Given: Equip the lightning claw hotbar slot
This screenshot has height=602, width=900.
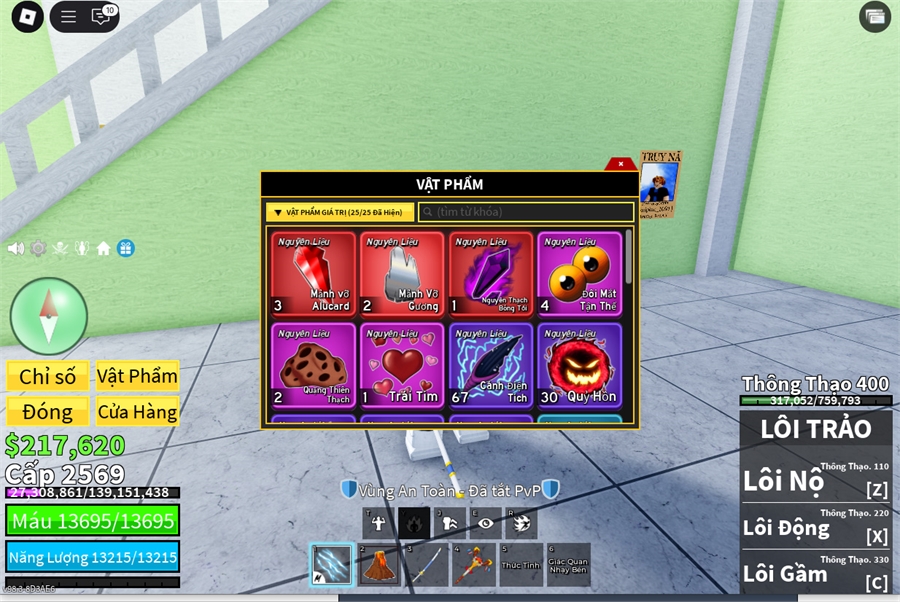Looking at the screenshot, I should point(331,565).
